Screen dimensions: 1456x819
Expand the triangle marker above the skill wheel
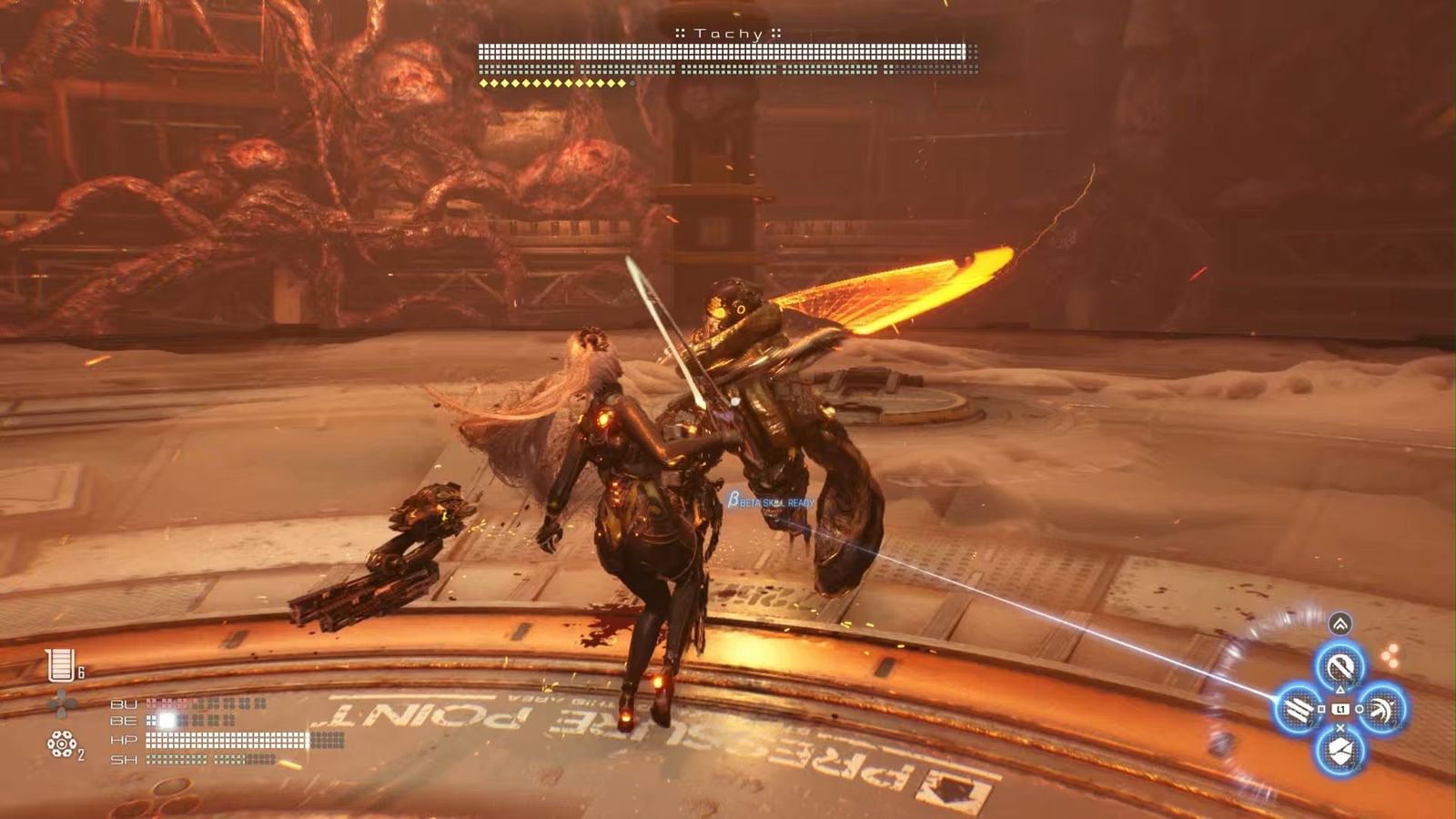[x=1340, y=688]
